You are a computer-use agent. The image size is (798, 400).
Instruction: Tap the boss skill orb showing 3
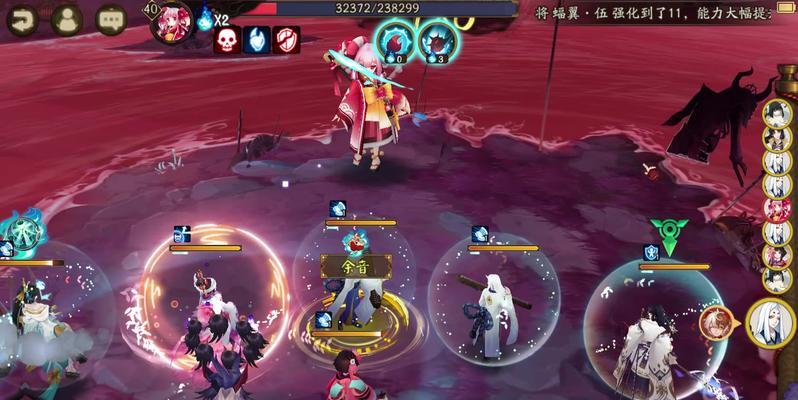coord(437,41)
